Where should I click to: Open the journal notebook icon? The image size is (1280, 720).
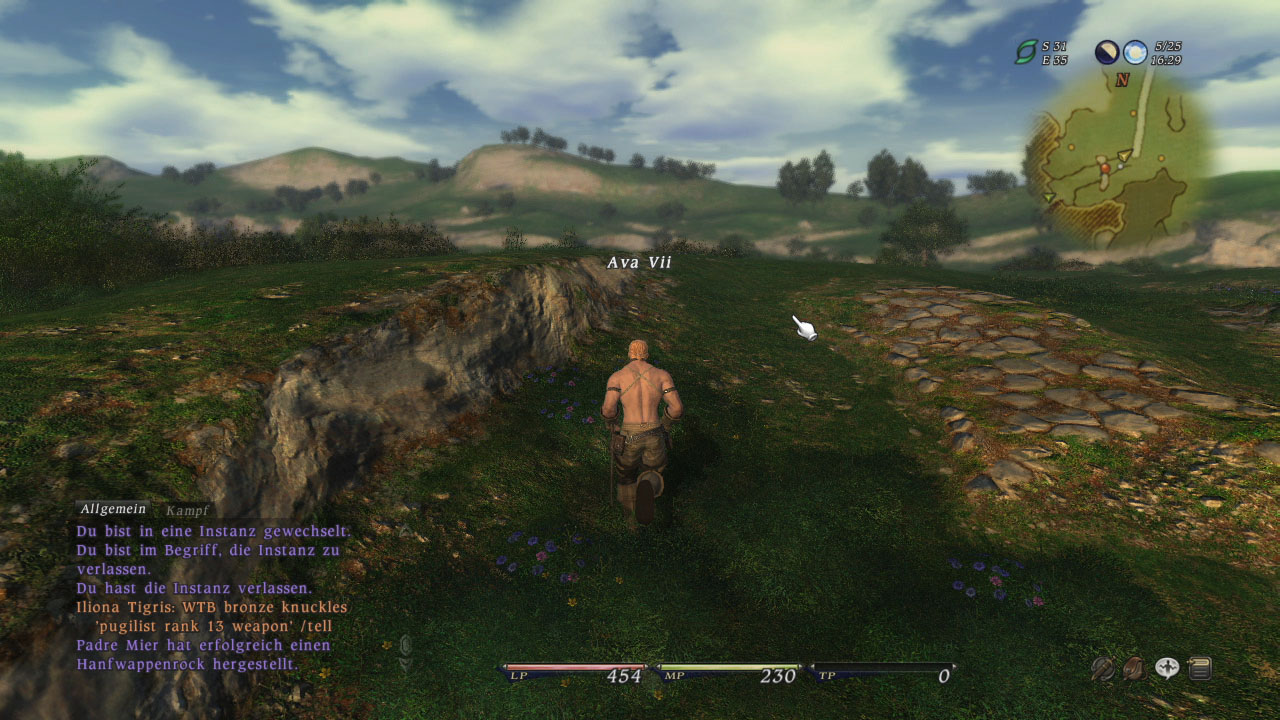(1199, 666)
